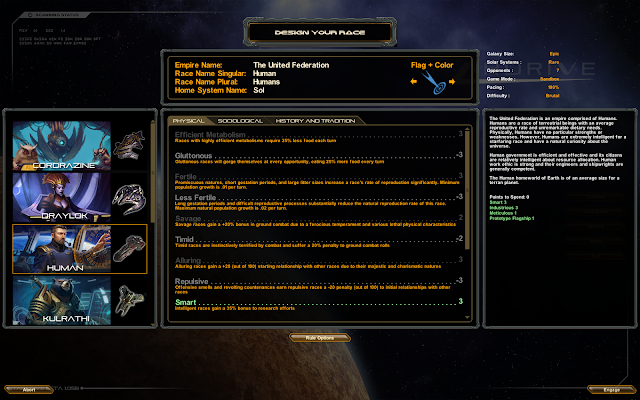Viewport: 640px width, 400px height.
Task: Cycle flag color with the left arrow
Action: tap(413, 83)
